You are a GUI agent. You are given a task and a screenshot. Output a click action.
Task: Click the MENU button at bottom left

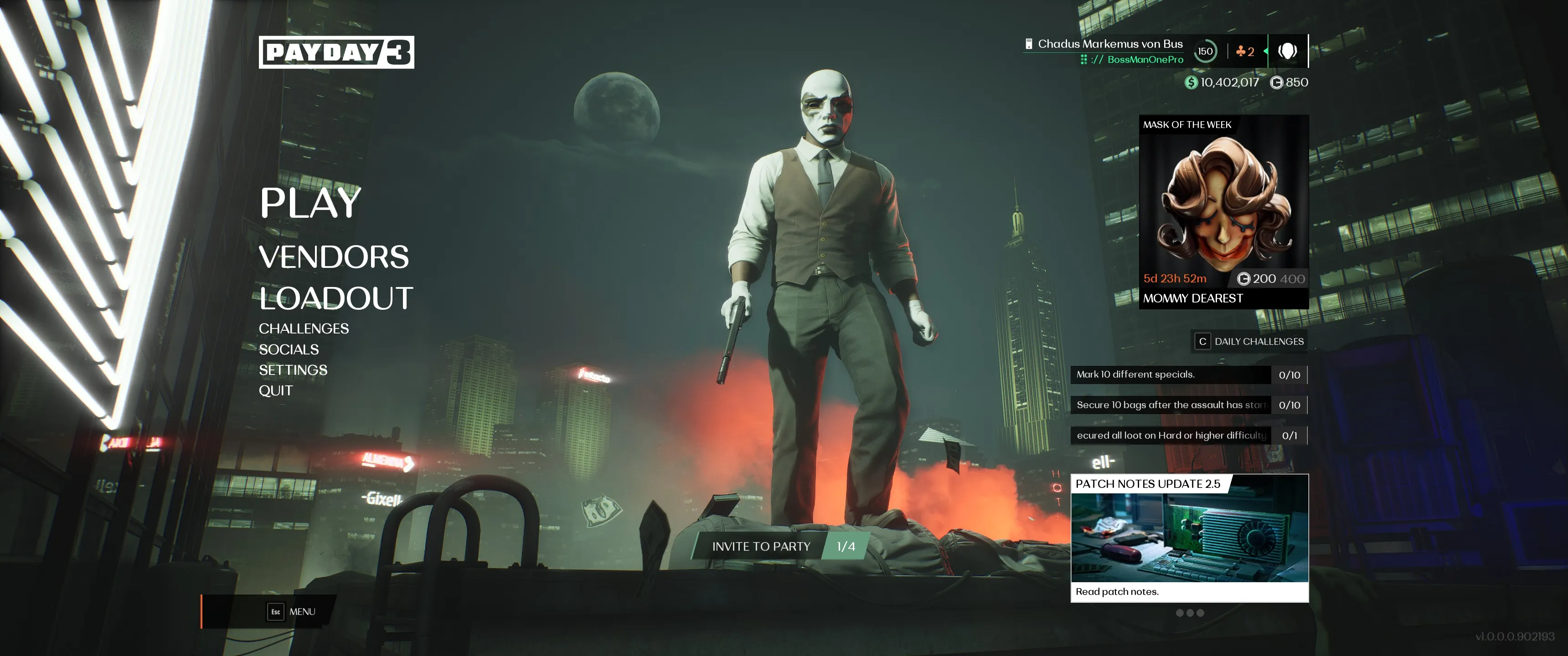(x=292, y=611)
